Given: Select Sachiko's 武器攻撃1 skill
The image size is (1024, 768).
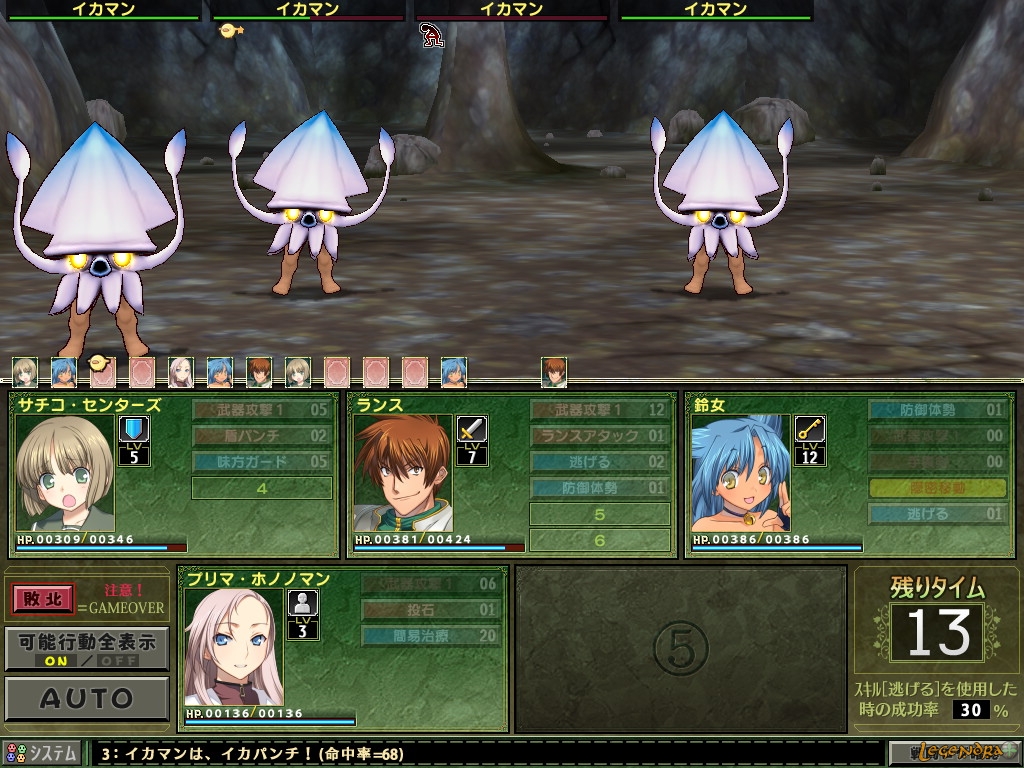Looking at the screenshot, I should (261, 409).
